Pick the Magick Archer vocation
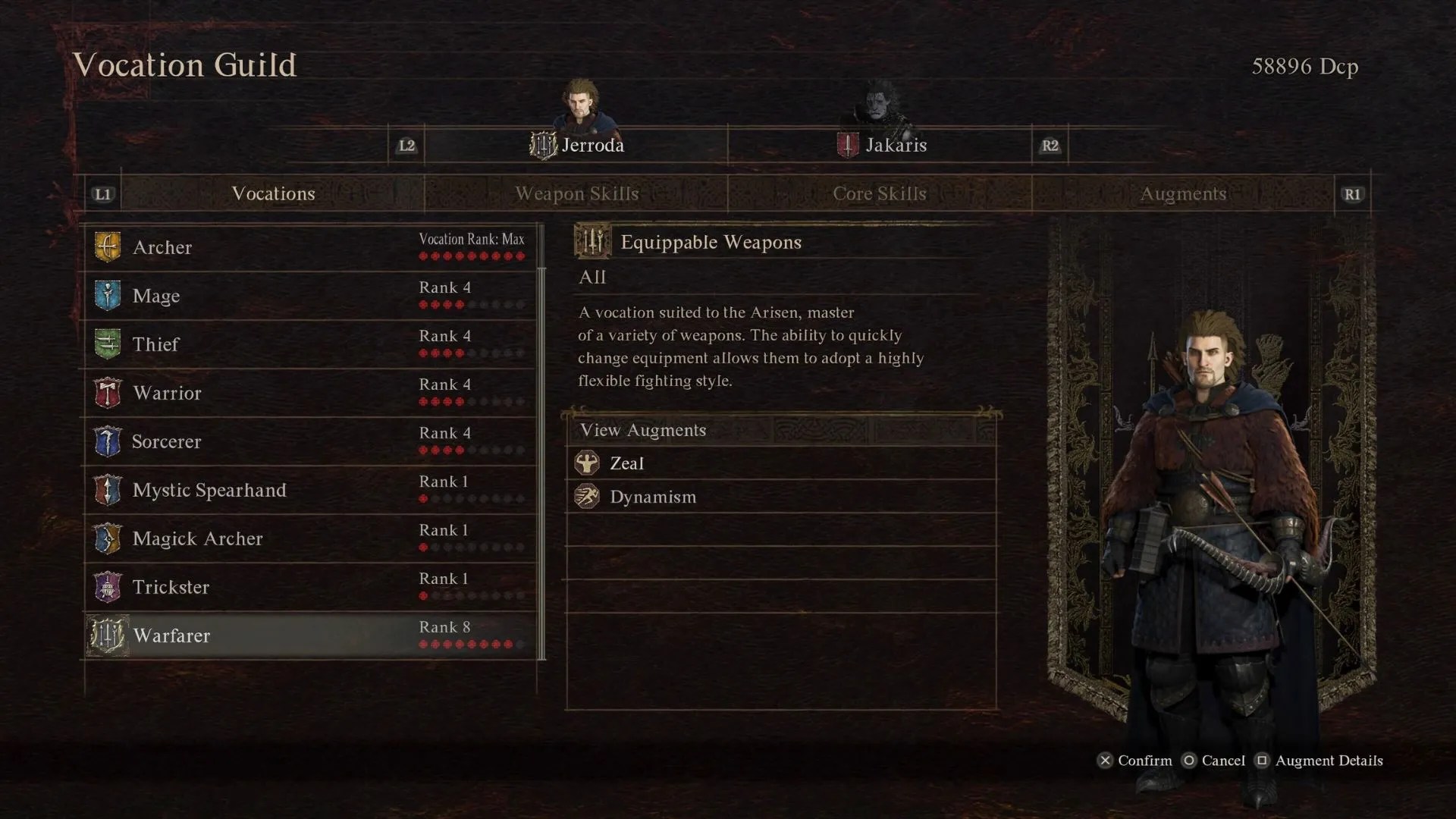 tap(310, 538)
